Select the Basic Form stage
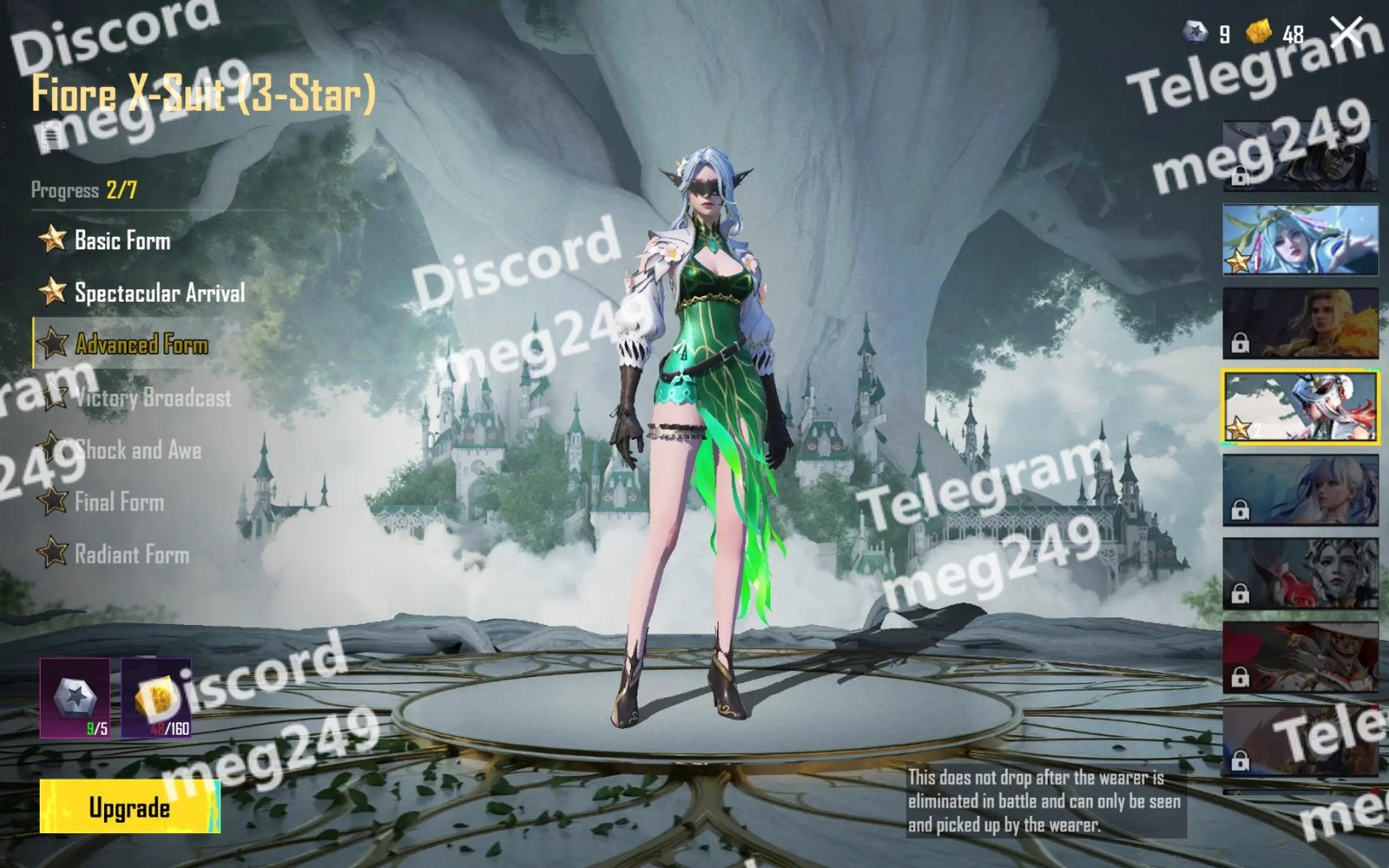 [x=122, y=240]
